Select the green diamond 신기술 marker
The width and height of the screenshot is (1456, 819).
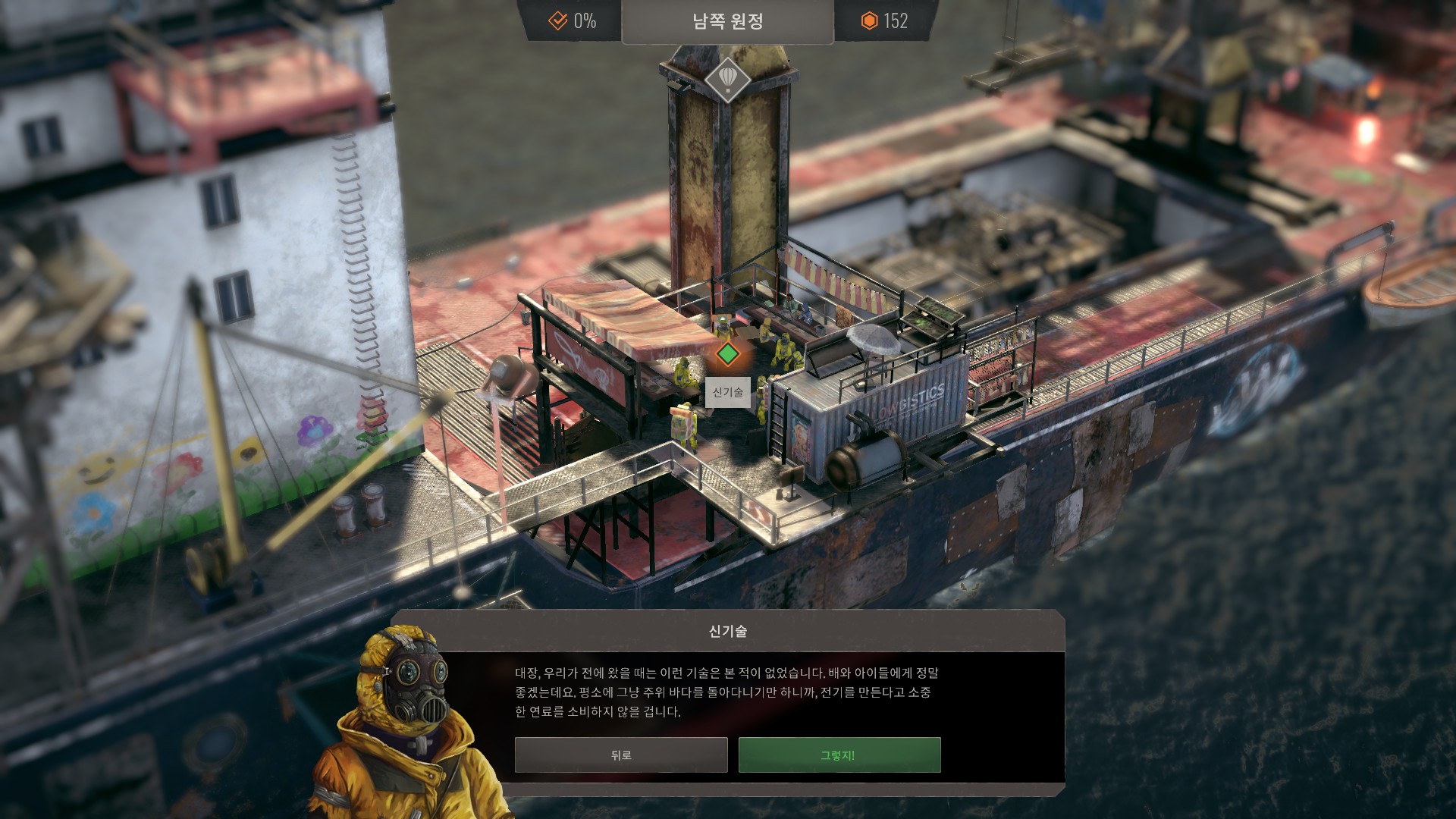728,354
